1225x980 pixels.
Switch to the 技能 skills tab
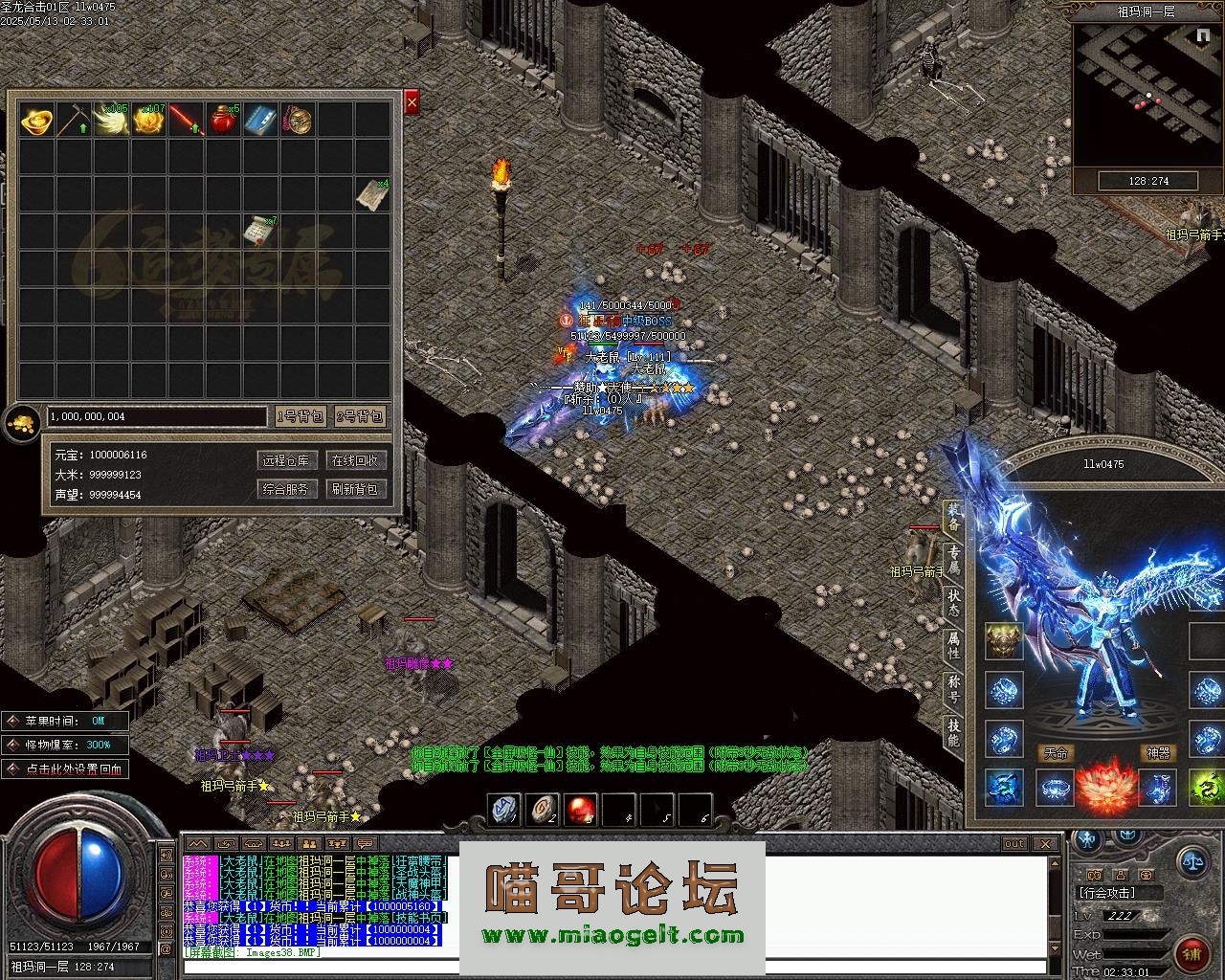[953, 732]
